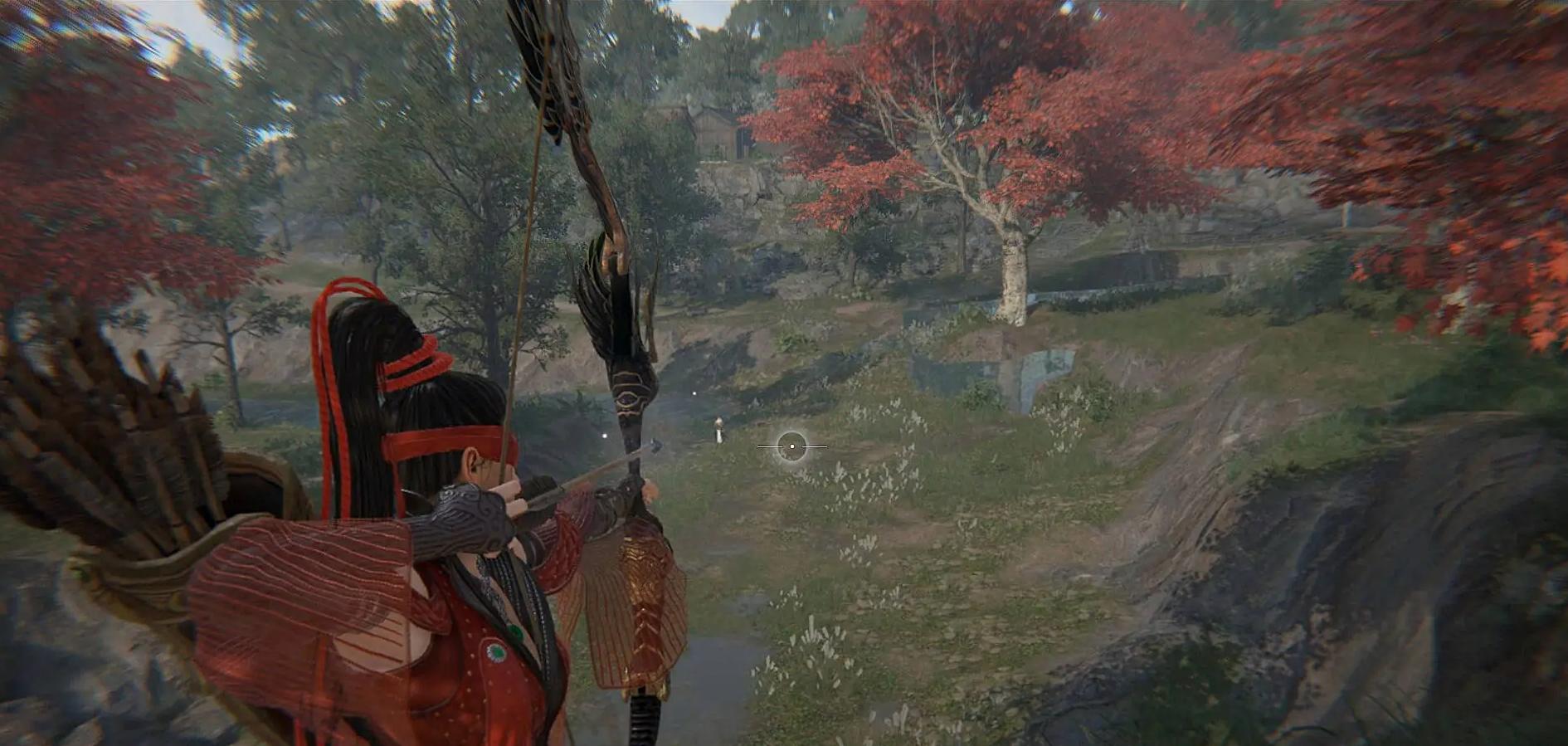Click the white dot inside the reticle
This screenshot has width=1568, height=746.
792,446
